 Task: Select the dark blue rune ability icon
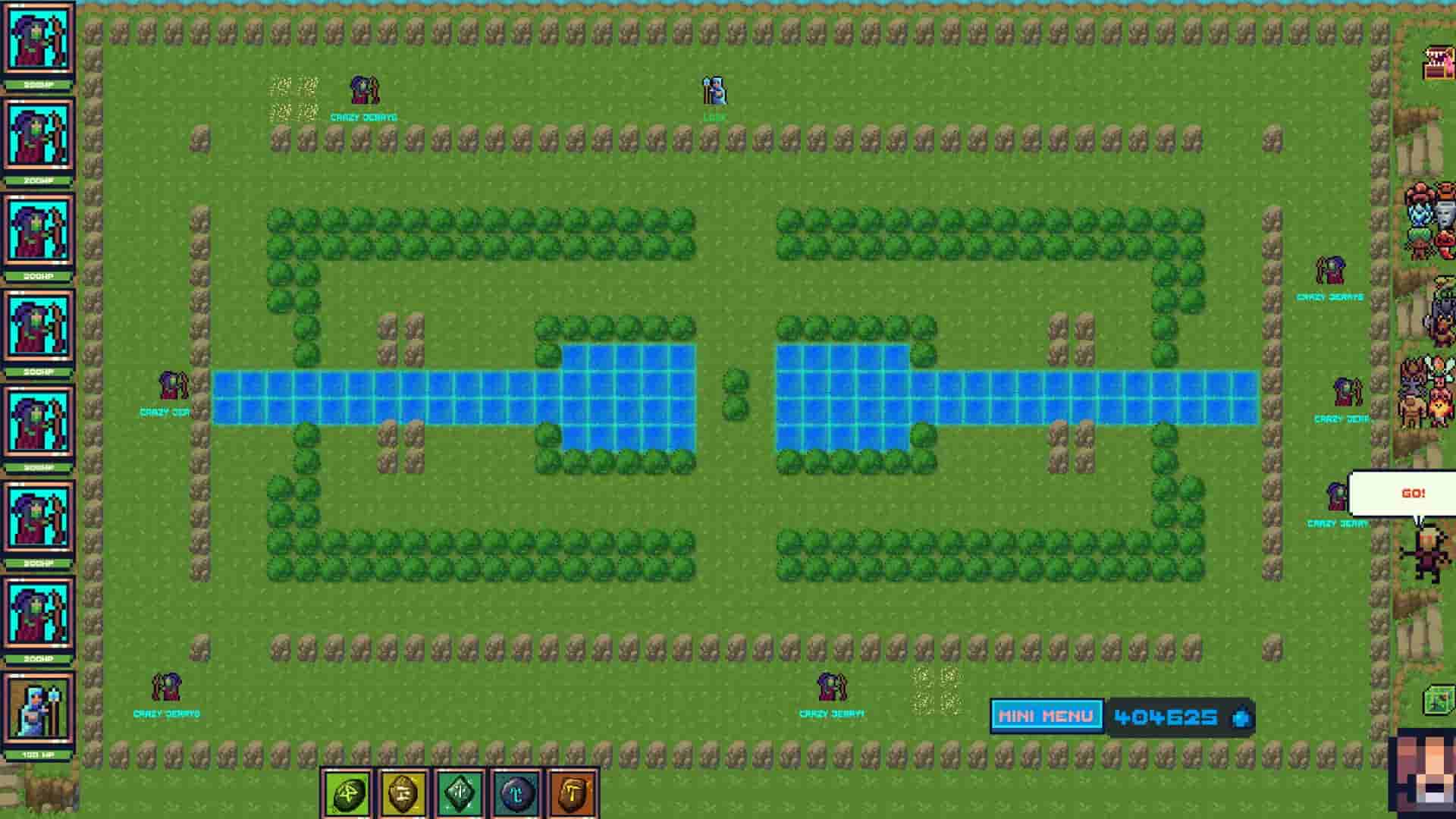coord(516,794)
